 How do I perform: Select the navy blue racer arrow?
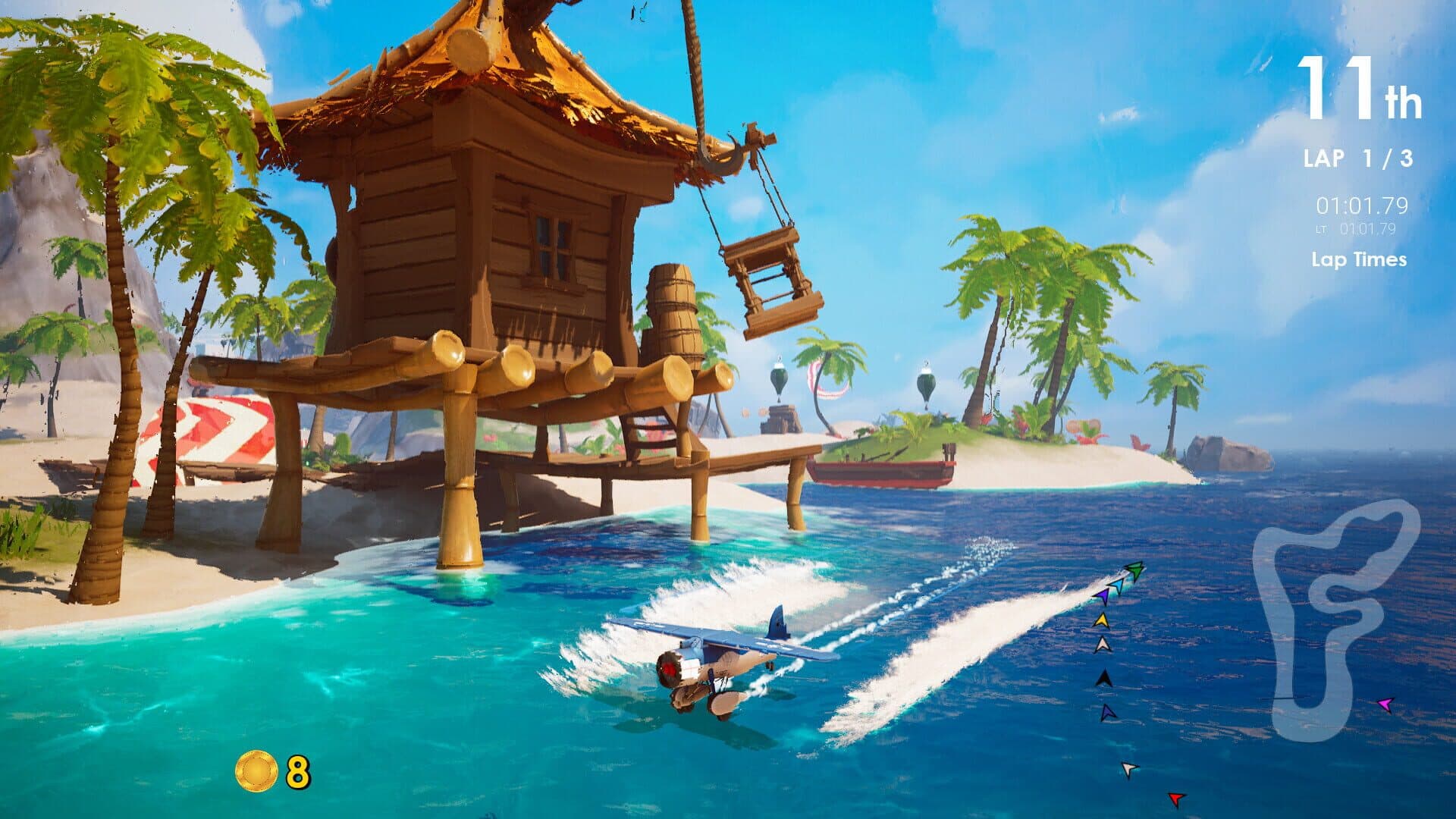tap(1107, 713)
